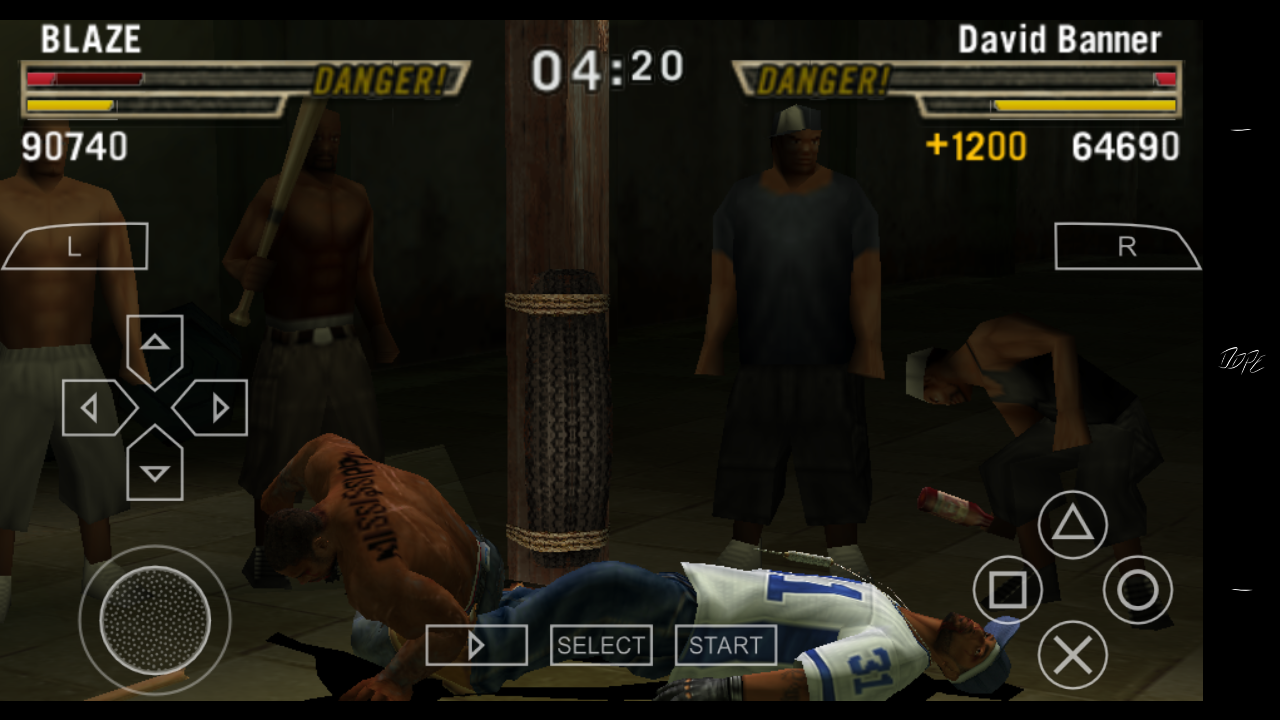This screenshot has height=720, width=1280.
Task: Tap the SELECT button
Action: [600, 645]
